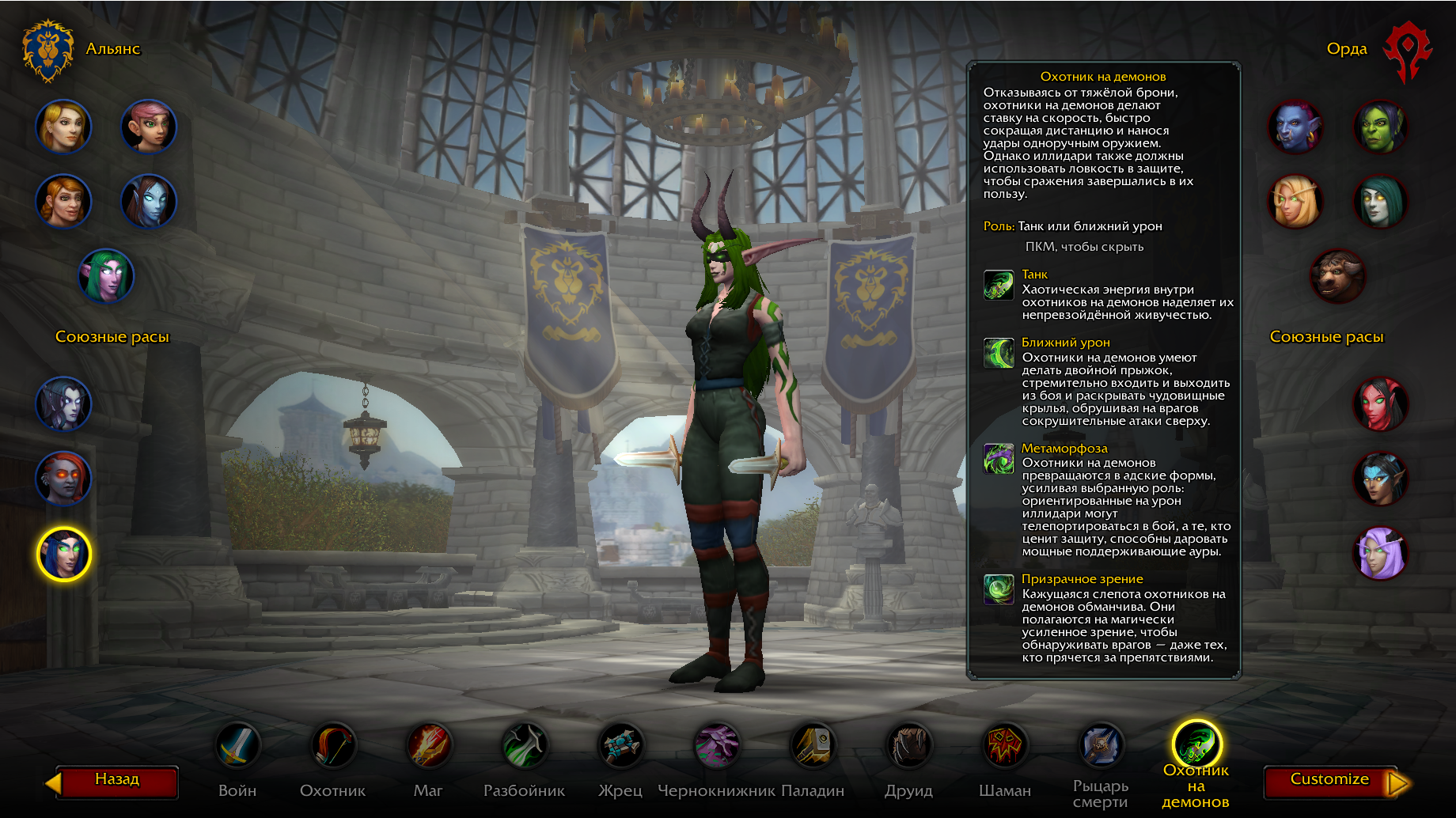Pick the Паладин class icon
The height and width of the screenshot is (818, 1456).
pyautogui.click(x=813, y=746)
